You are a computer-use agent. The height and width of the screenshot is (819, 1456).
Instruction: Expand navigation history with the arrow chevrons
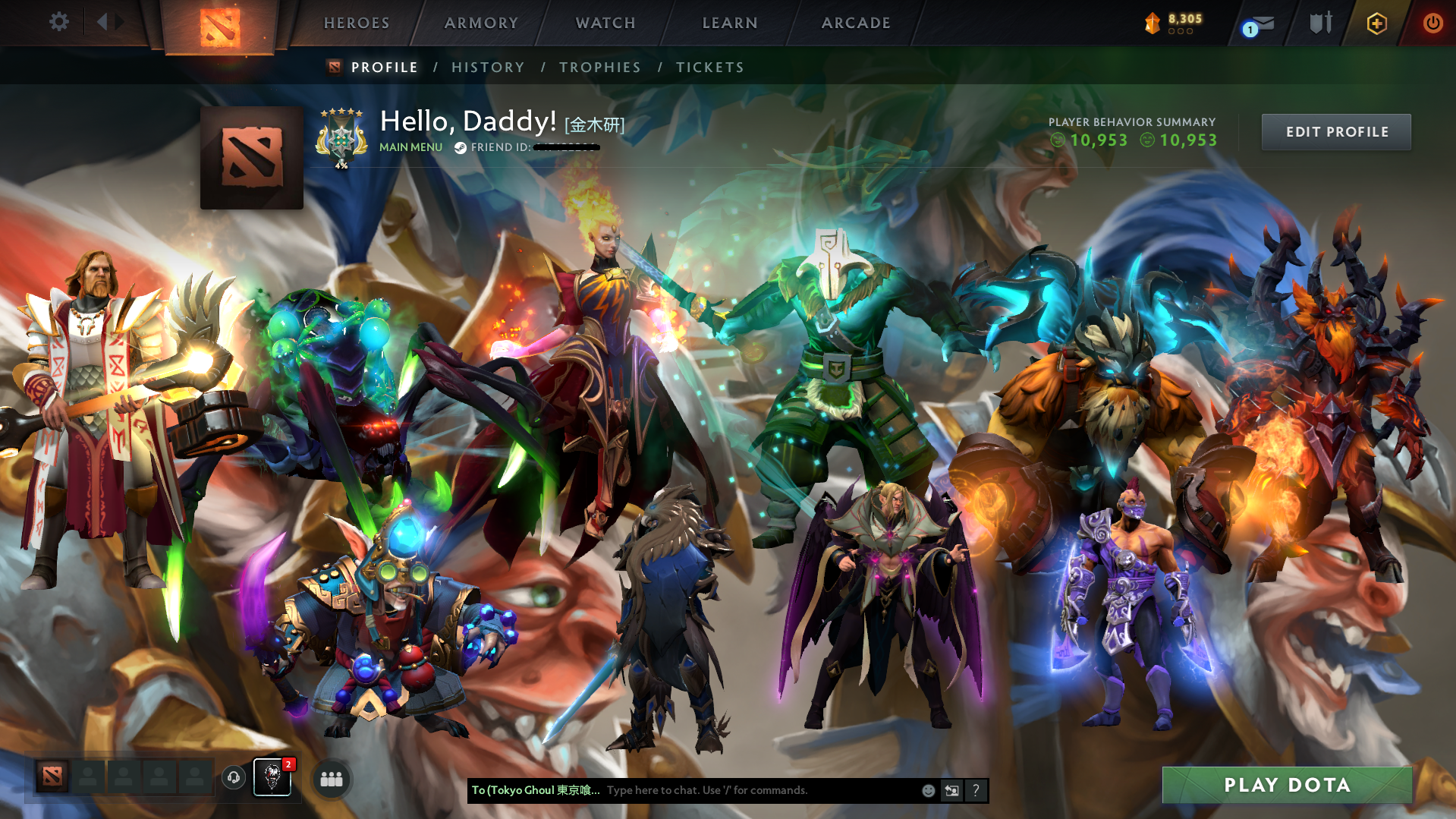[112, 22]
